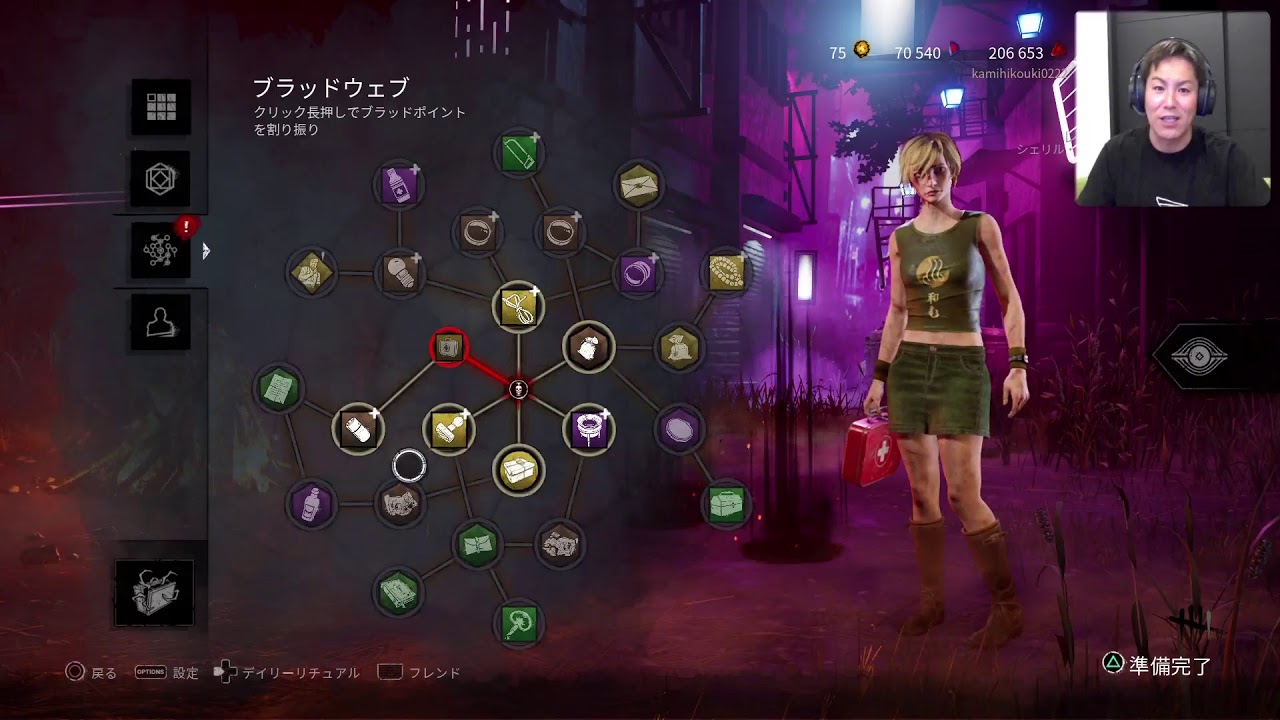1280x720 pixels.
Task: Choose the yellow bead chain add-on node
Action: (x=727, y=272)
